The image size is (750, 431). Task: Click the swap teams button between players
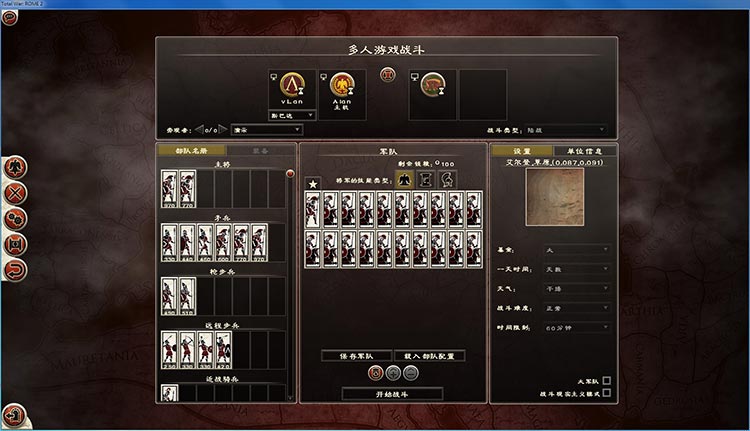click(388, 74)
